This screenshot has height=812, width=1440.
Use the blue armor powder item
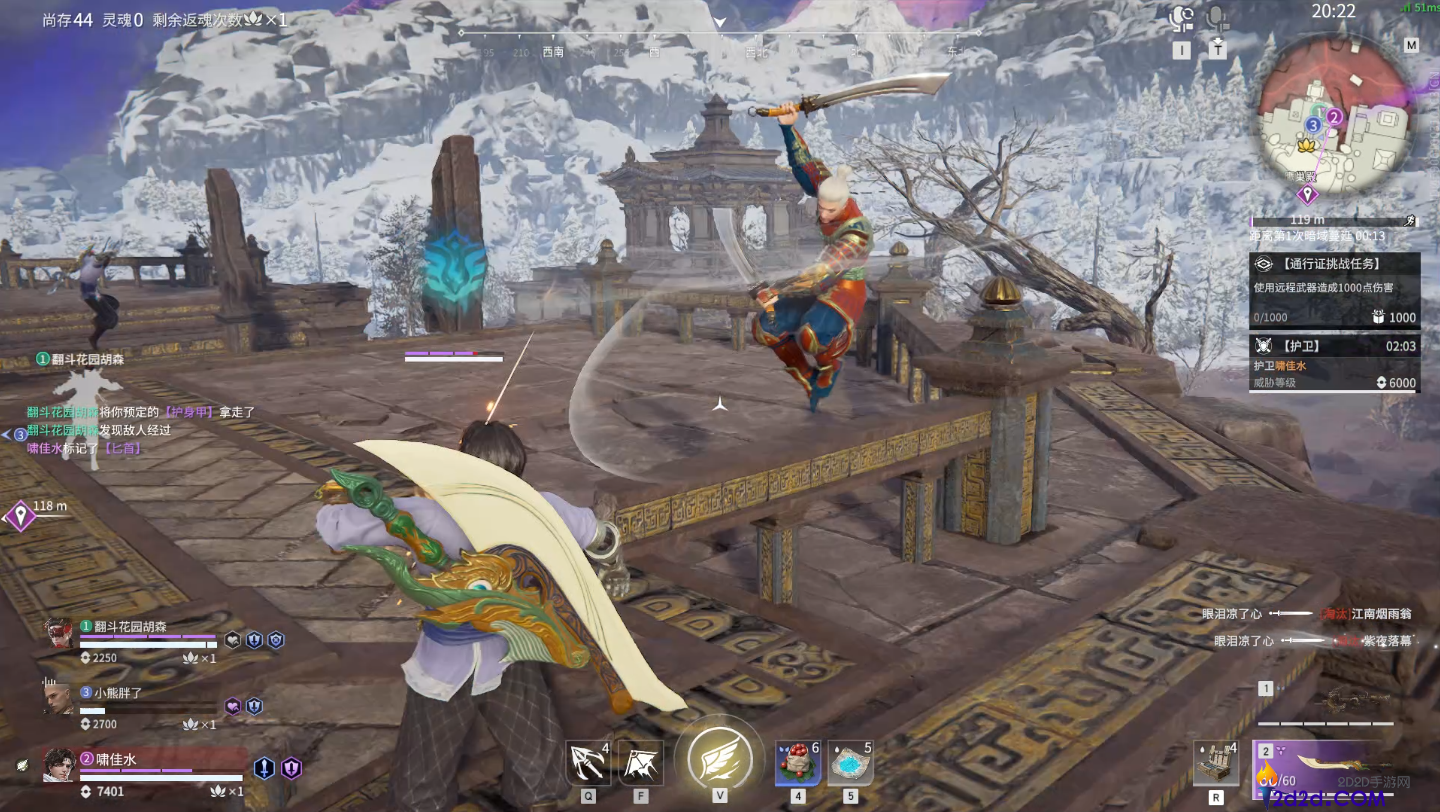tap(849, 765)
